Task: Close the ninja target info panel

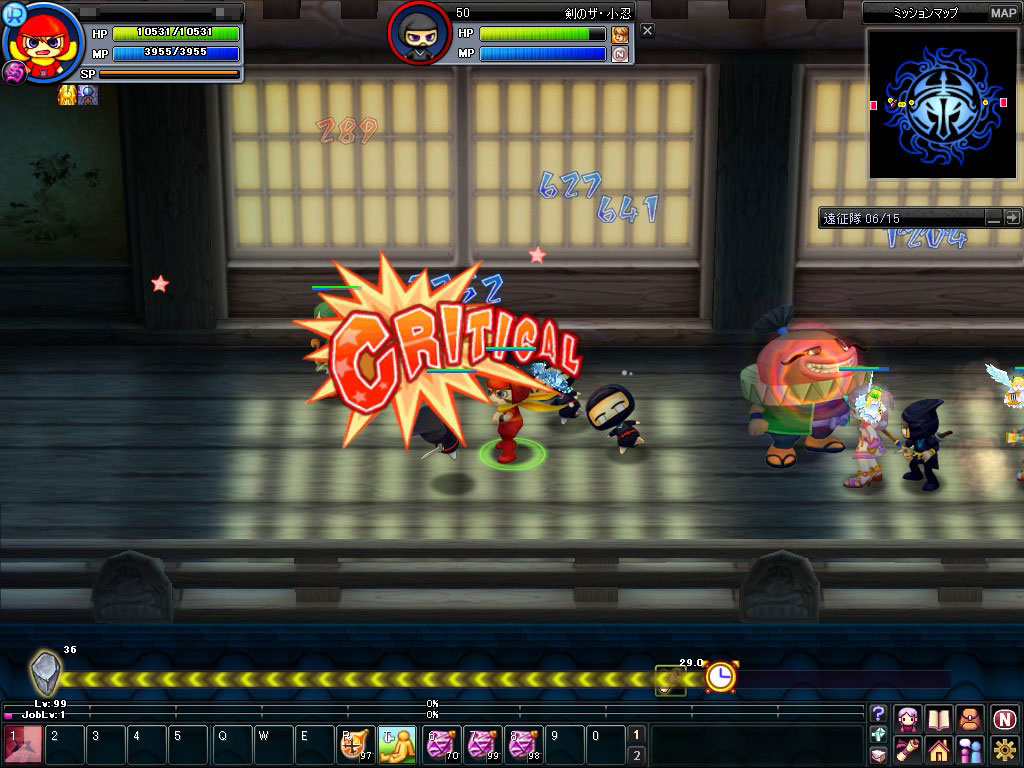Action: 647,31
